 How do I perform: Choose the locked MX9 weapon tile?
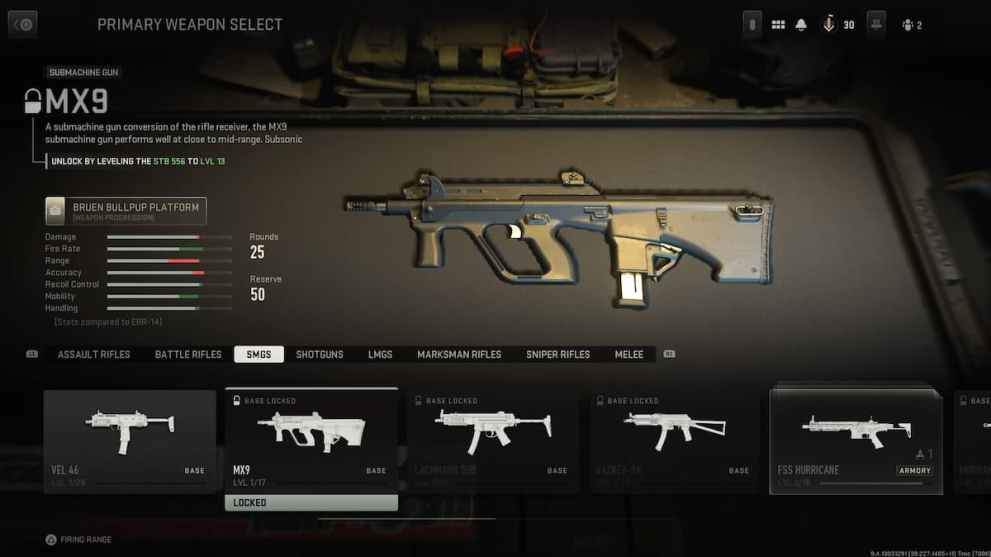coord(312,440)
